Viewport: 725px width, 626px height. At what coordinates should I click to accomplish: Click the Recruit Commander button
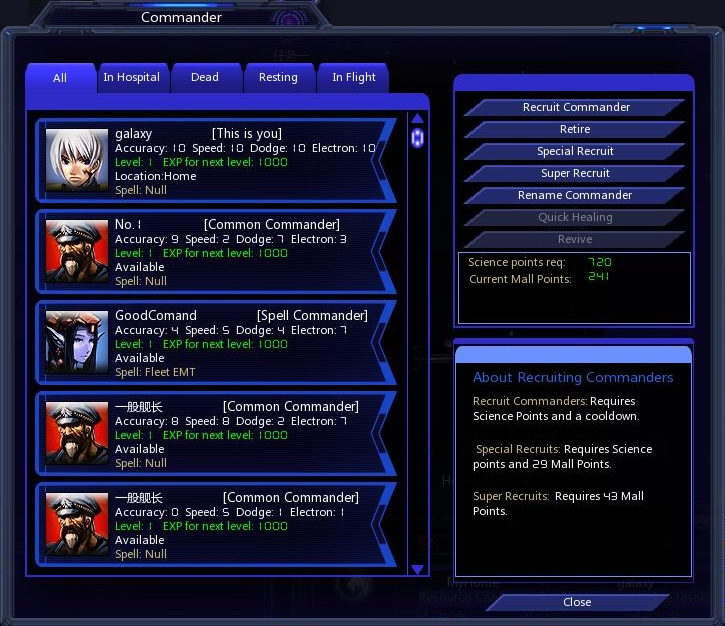pos(576,107)
